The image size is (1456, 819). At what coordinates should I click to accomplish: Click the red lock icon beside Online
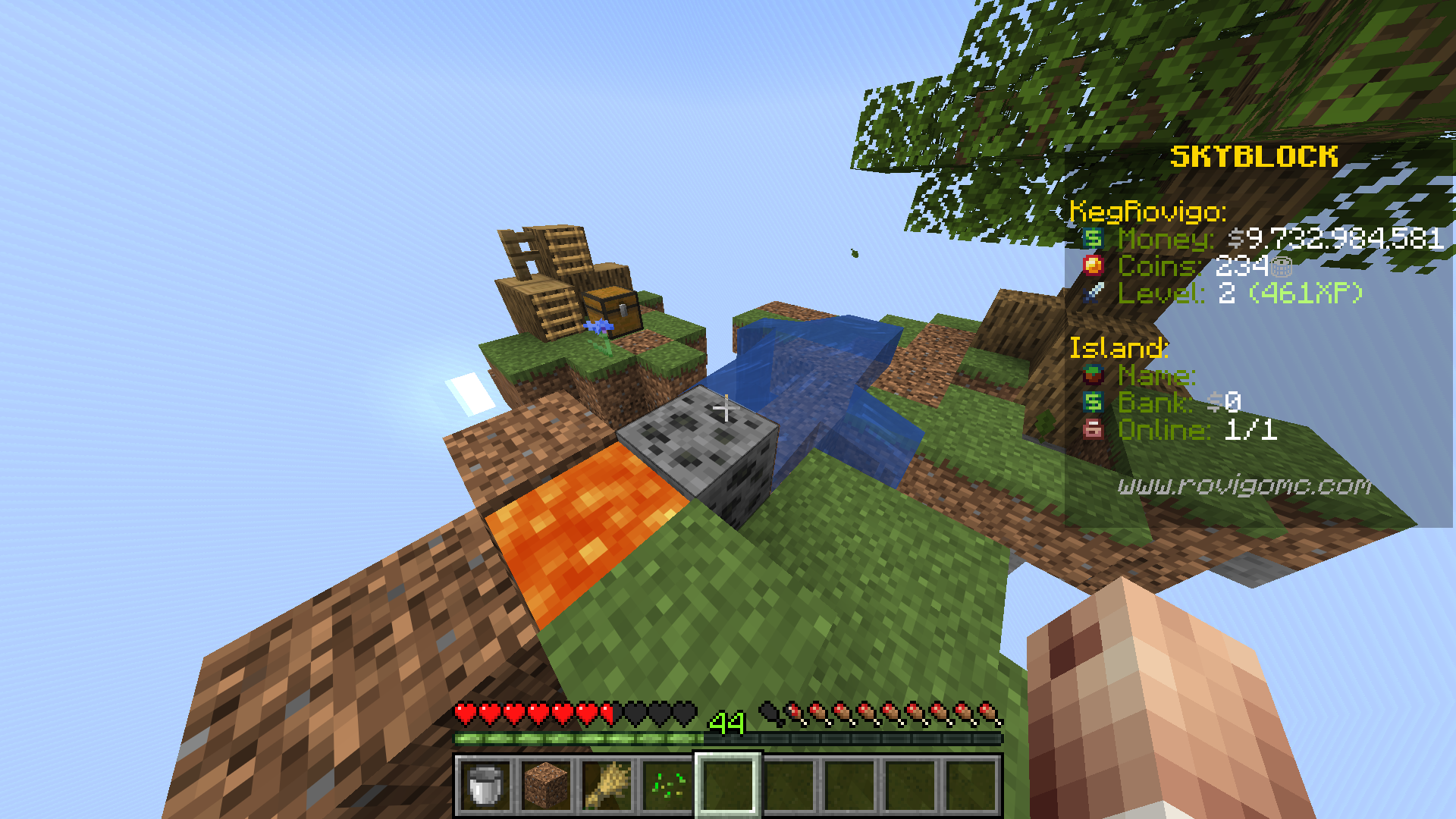[x=1092, y=430]
